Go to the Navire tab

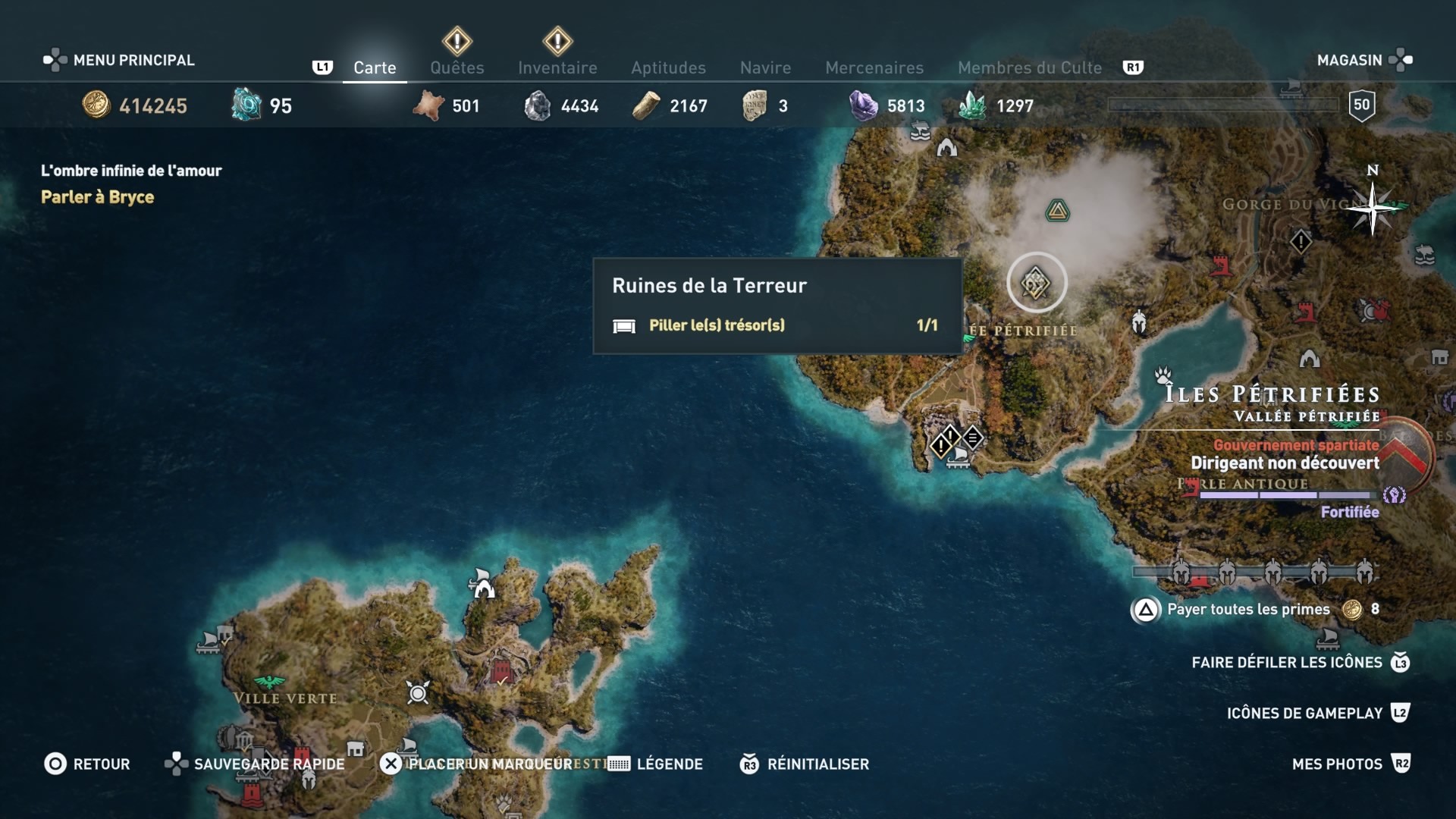point(765,67)
